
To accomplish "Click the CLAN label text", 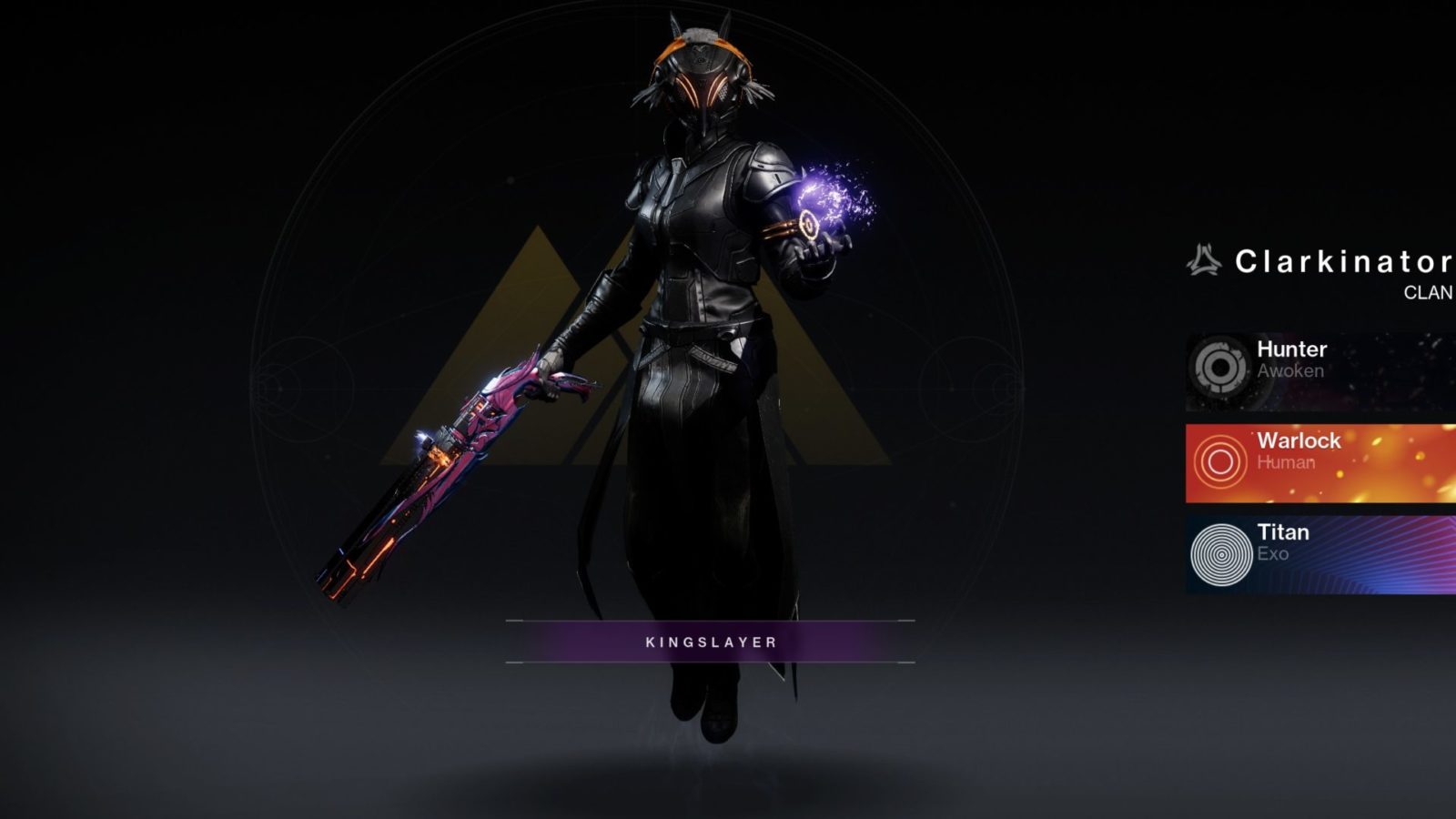I will point(1432,293).
